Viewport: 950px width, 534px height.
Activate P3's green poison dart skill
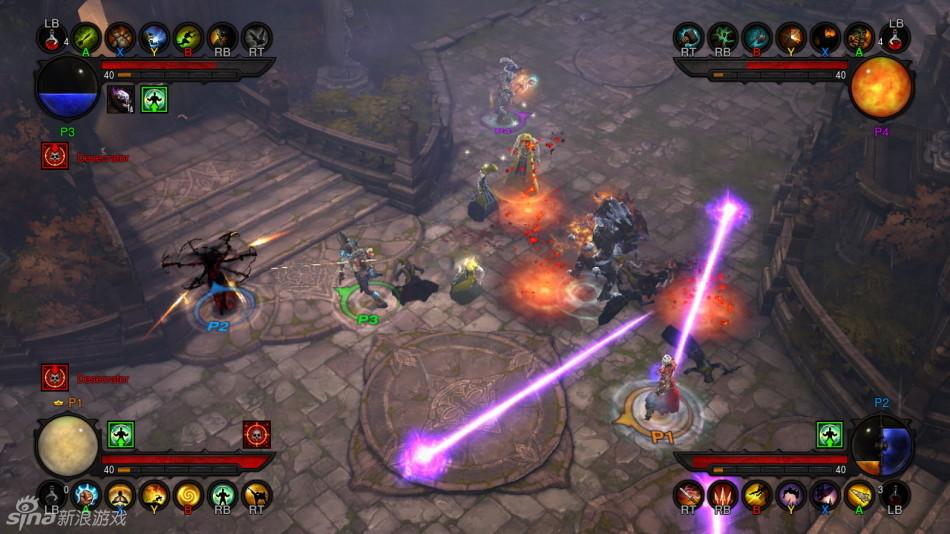pos(87,38)
